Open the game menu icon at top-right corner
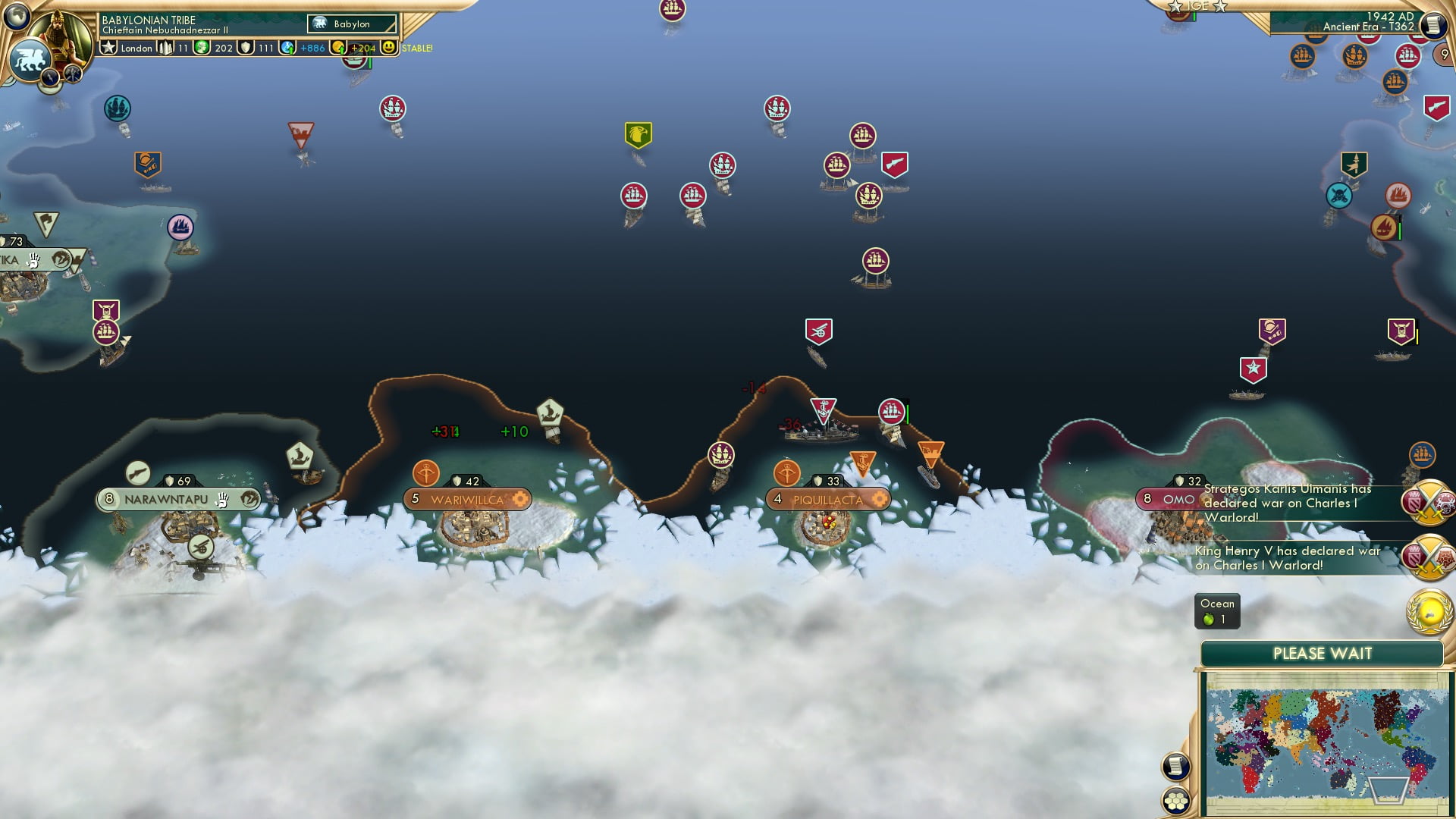 tap(1433, 25)
